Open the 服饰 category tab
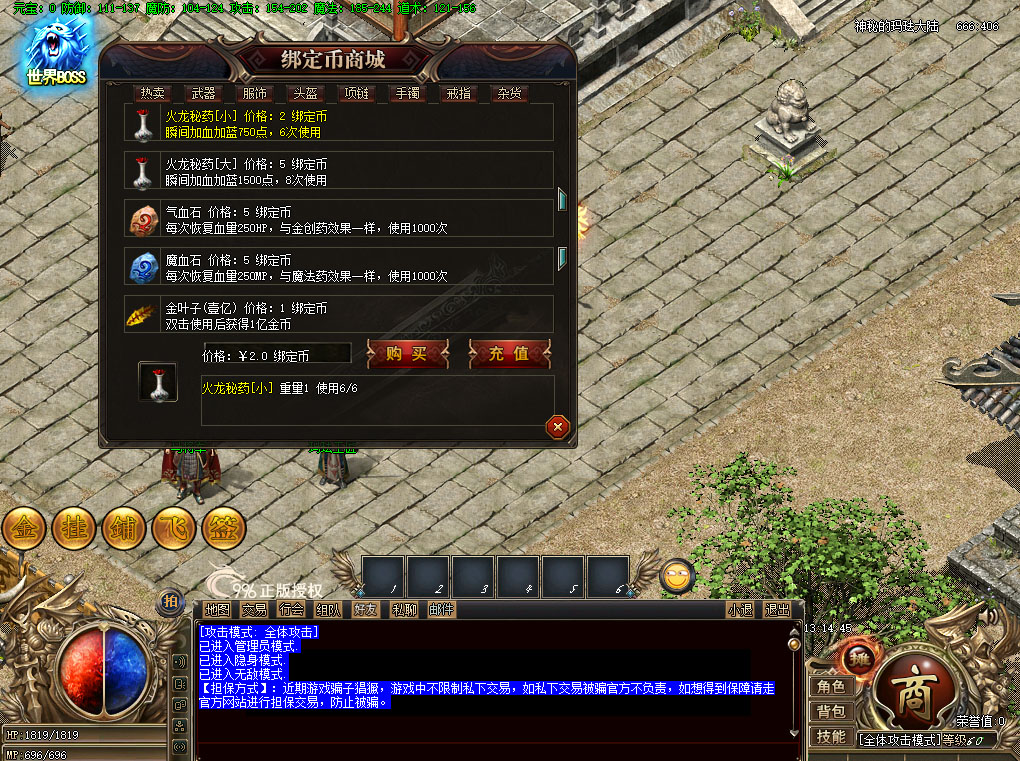The image size is (1020, 761). 255,93
